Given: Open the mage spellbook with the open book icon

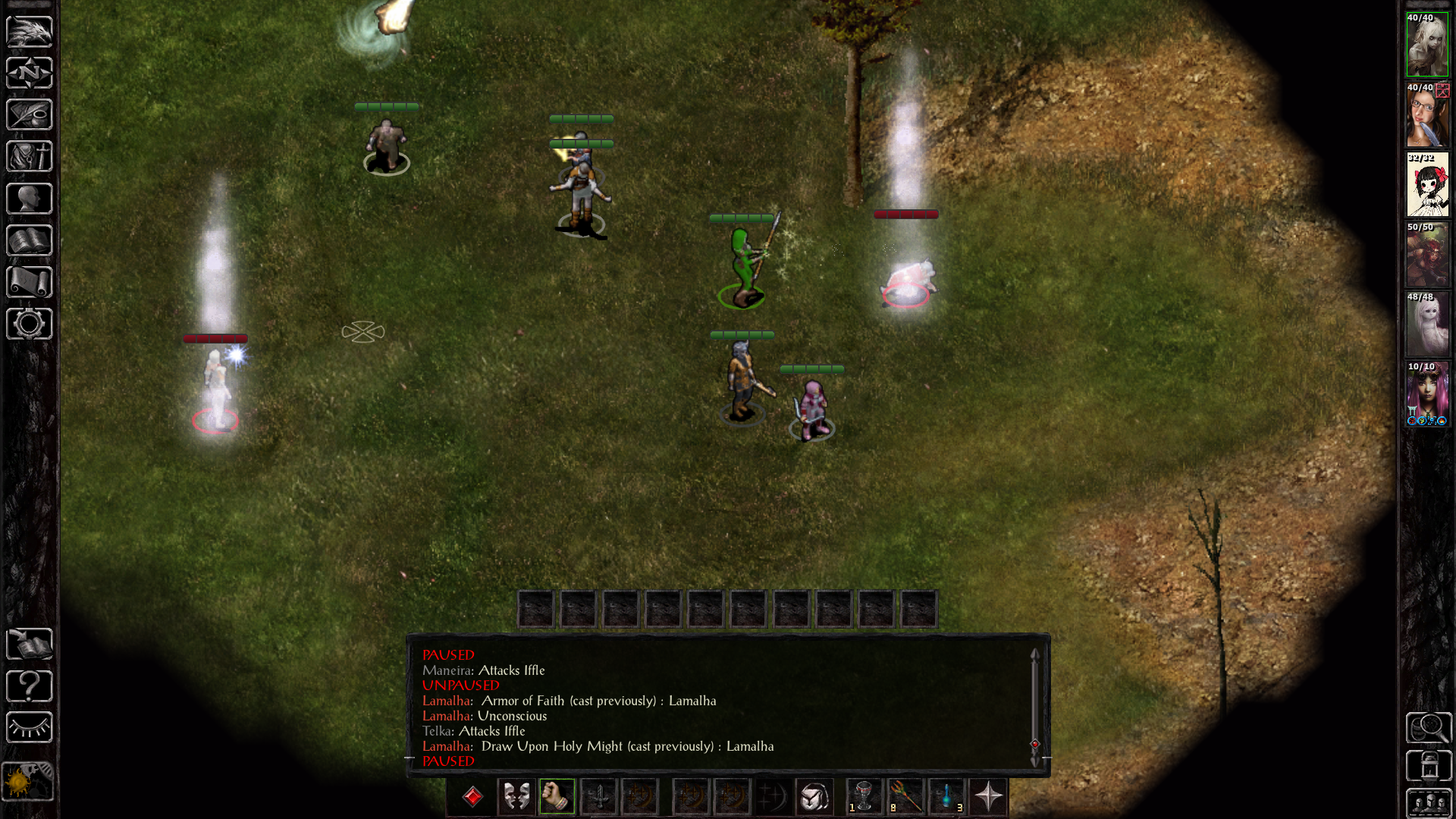Looking at the screenshot, I should point(30,240).
